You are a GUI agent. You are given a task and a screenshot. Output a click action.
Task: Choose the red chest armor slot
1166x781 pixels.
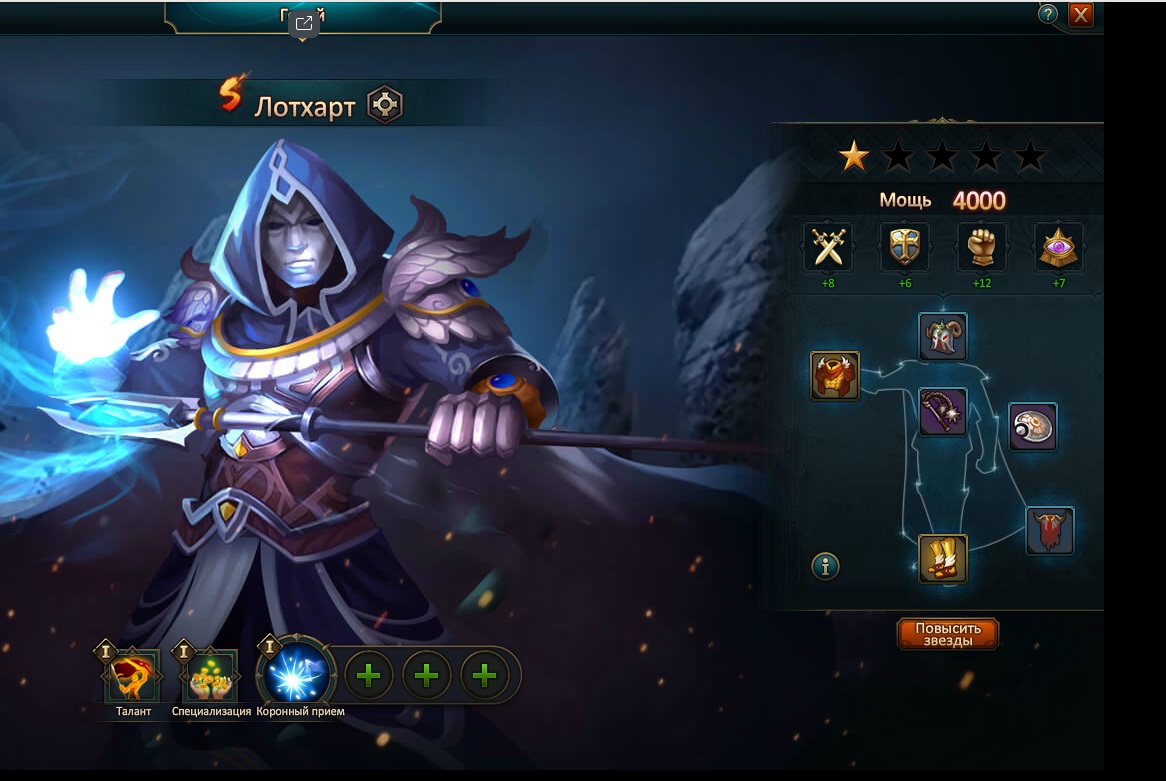[x=835, y=376]
